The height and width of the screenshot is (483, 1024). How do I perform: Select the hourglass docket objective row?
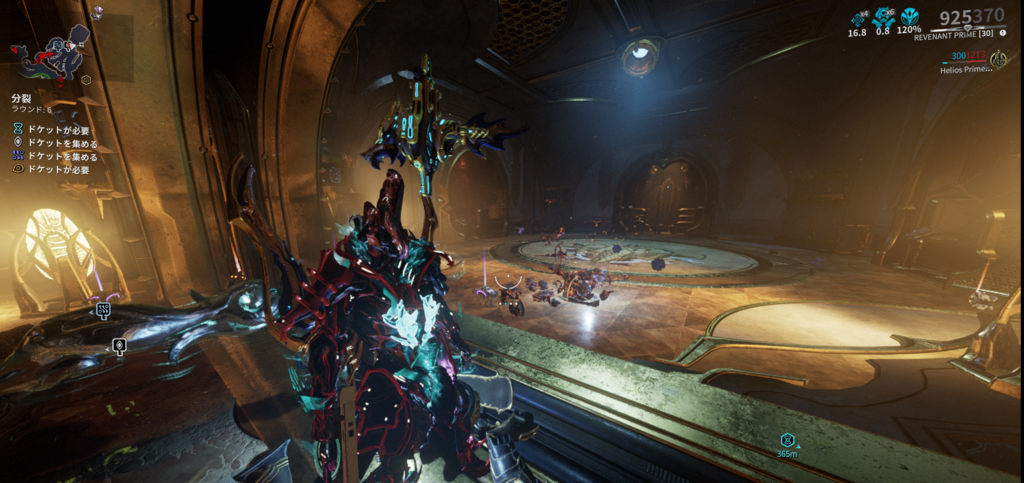pyautogui.click(x=56, y=130)
